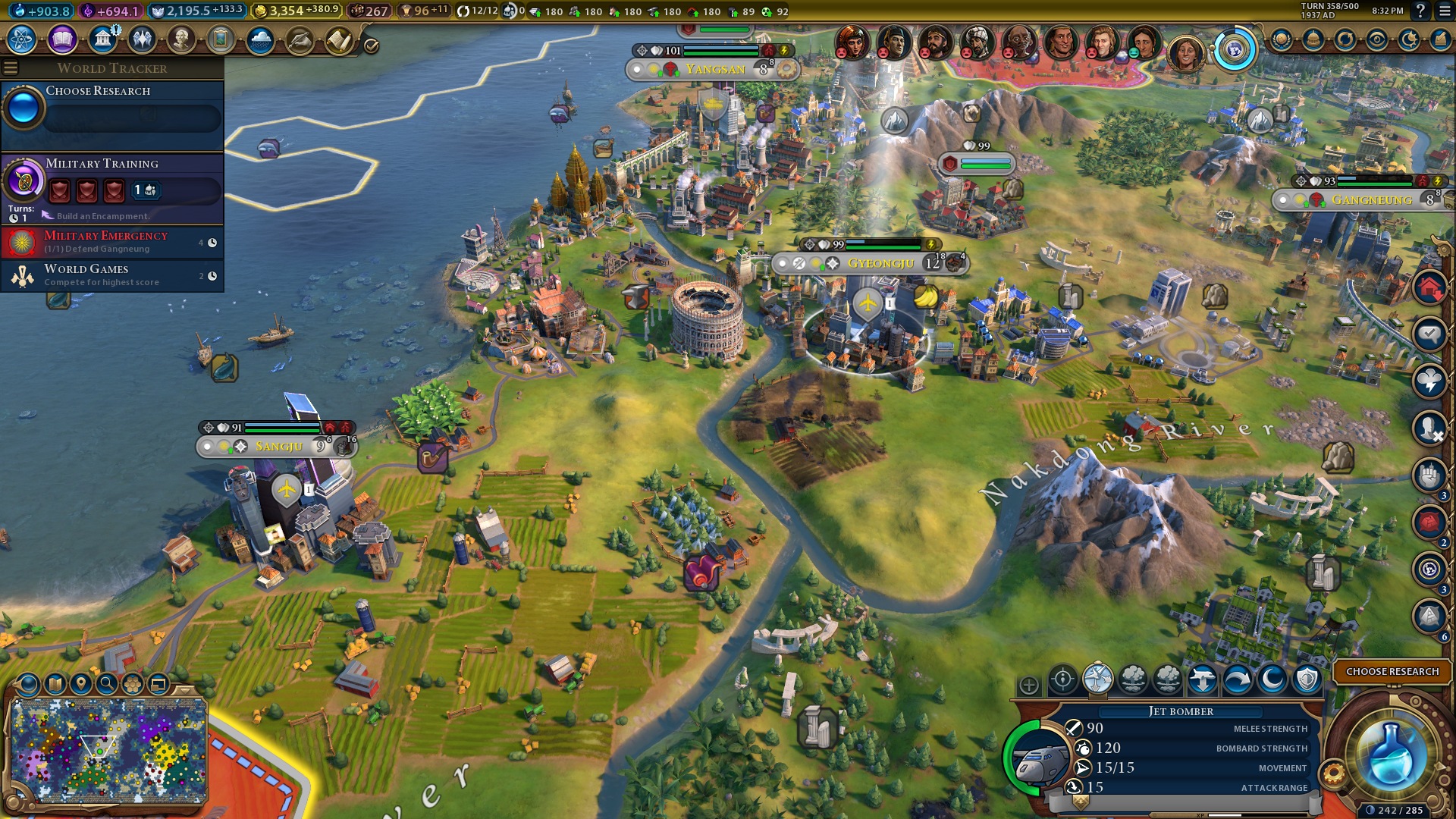Image resolution: width=1456 pixels, height=819 pixels.
Task: Open the government building icon
Action: [x=102, y=39]
